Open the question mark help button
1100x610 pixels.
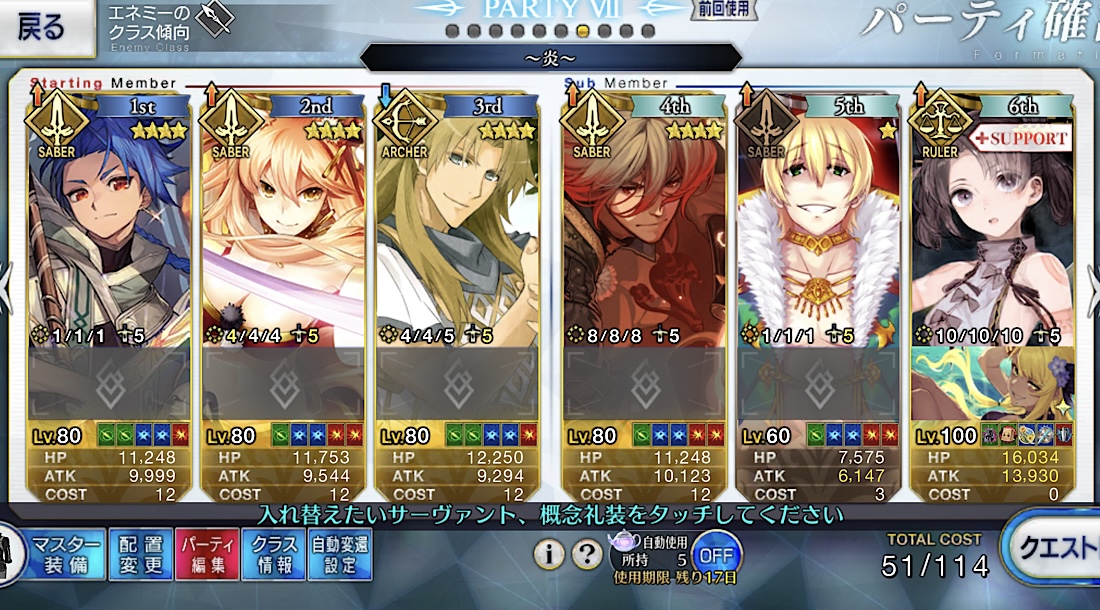click(586, 553)
